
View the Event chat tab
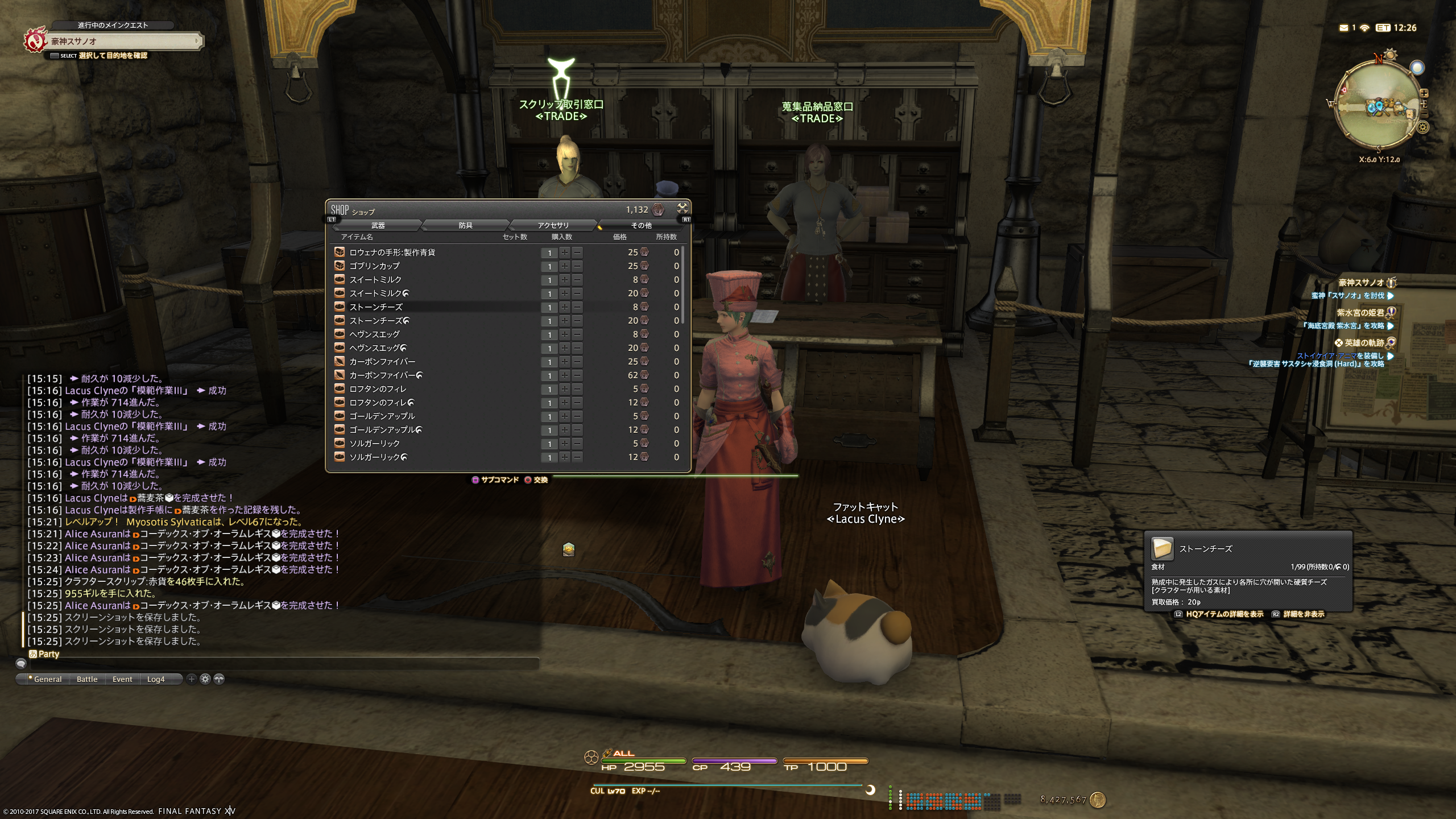click(122, 679)
